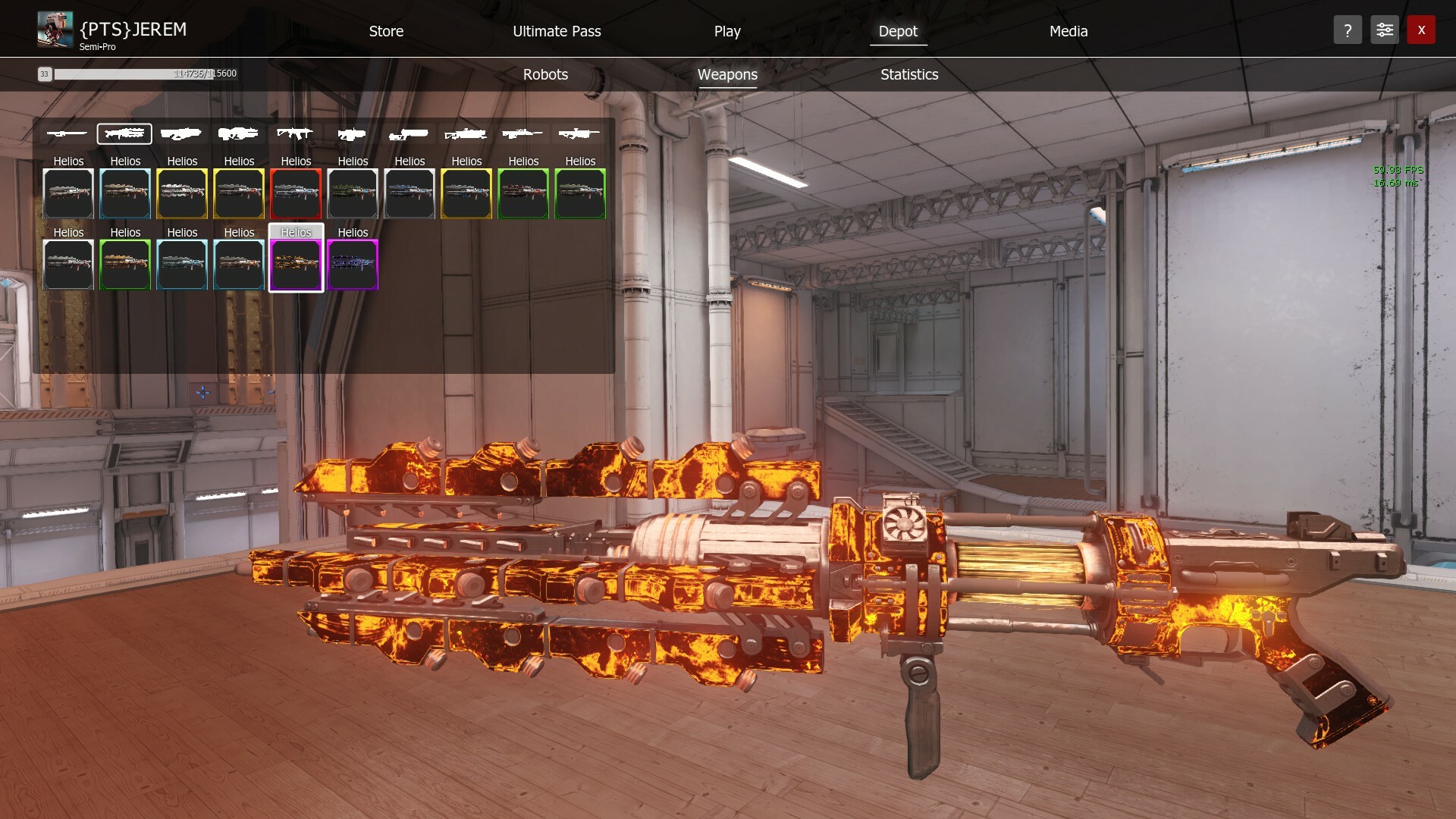This screenshot has width=1456, height=819.
Task: Open the Play menu item
Action: click(x=726, y=31)
